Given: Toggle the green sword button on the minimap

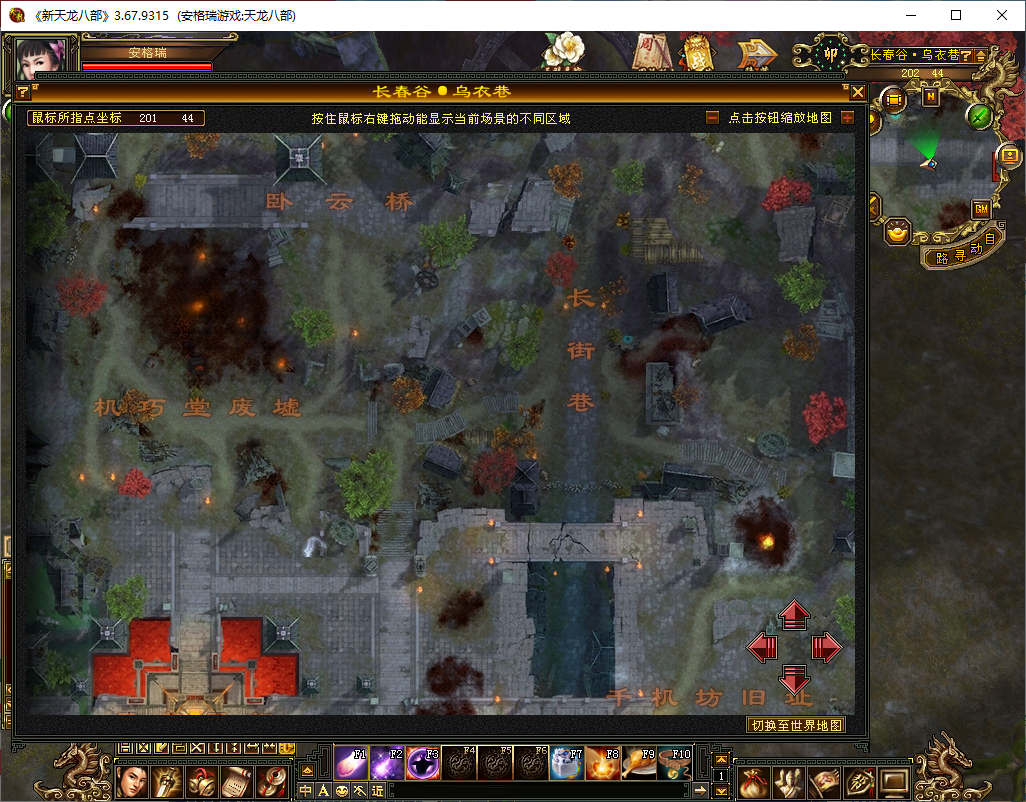Looking at the screenshot, I should pyautogui.click(x=980, y=116).
